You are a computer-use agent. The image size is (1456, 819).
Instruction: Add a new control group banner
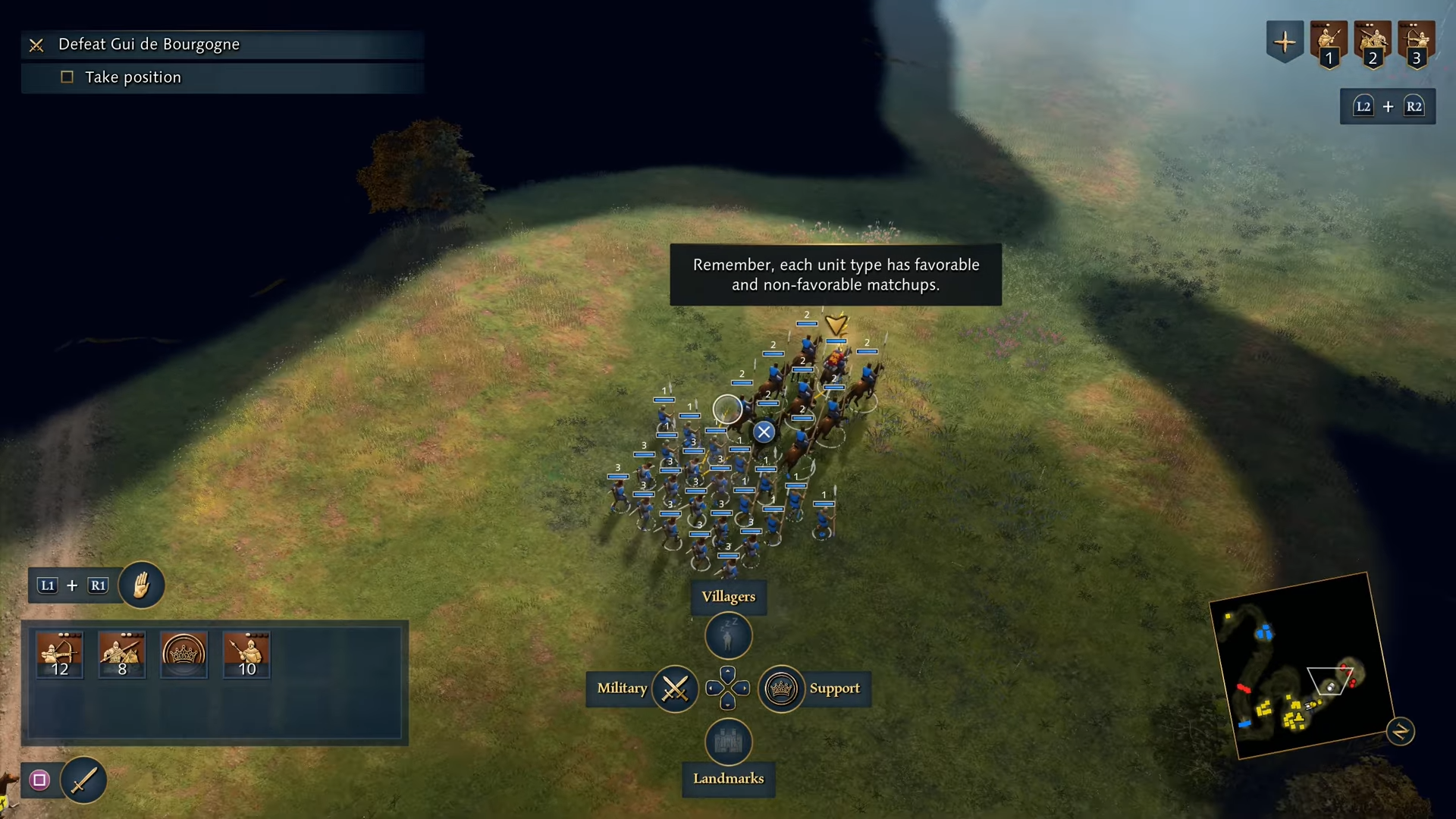coord(1285,42)
